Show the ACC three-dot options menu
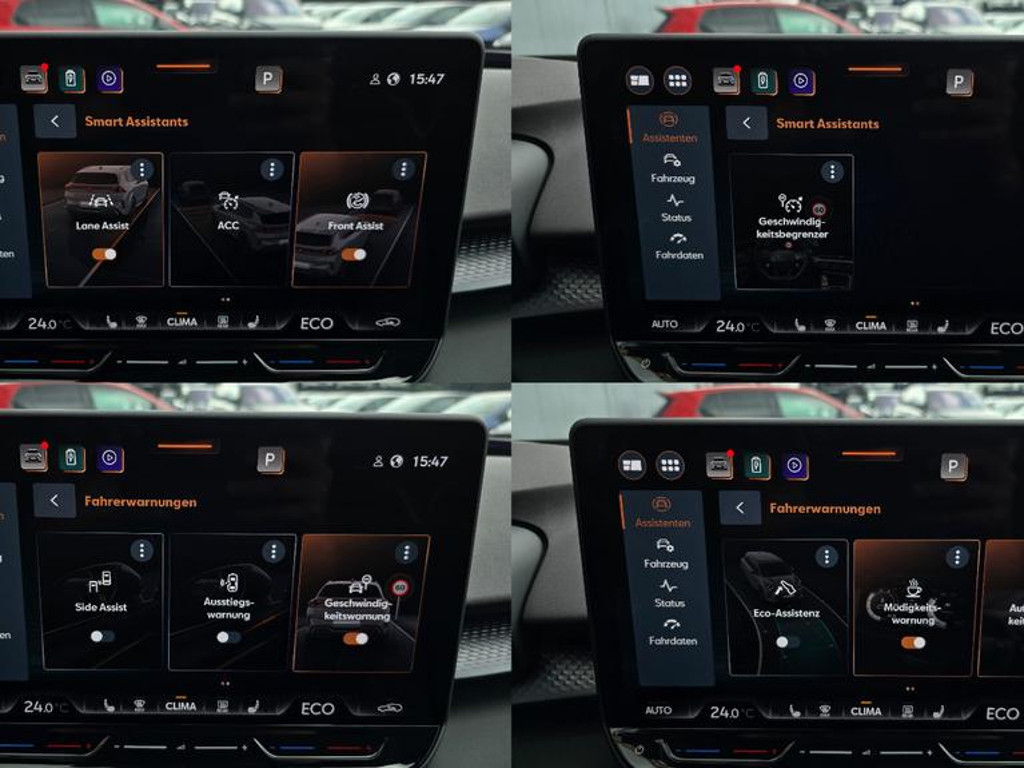Image resolution: width=1024 pixels, height=768 pixels. point(272,170)
